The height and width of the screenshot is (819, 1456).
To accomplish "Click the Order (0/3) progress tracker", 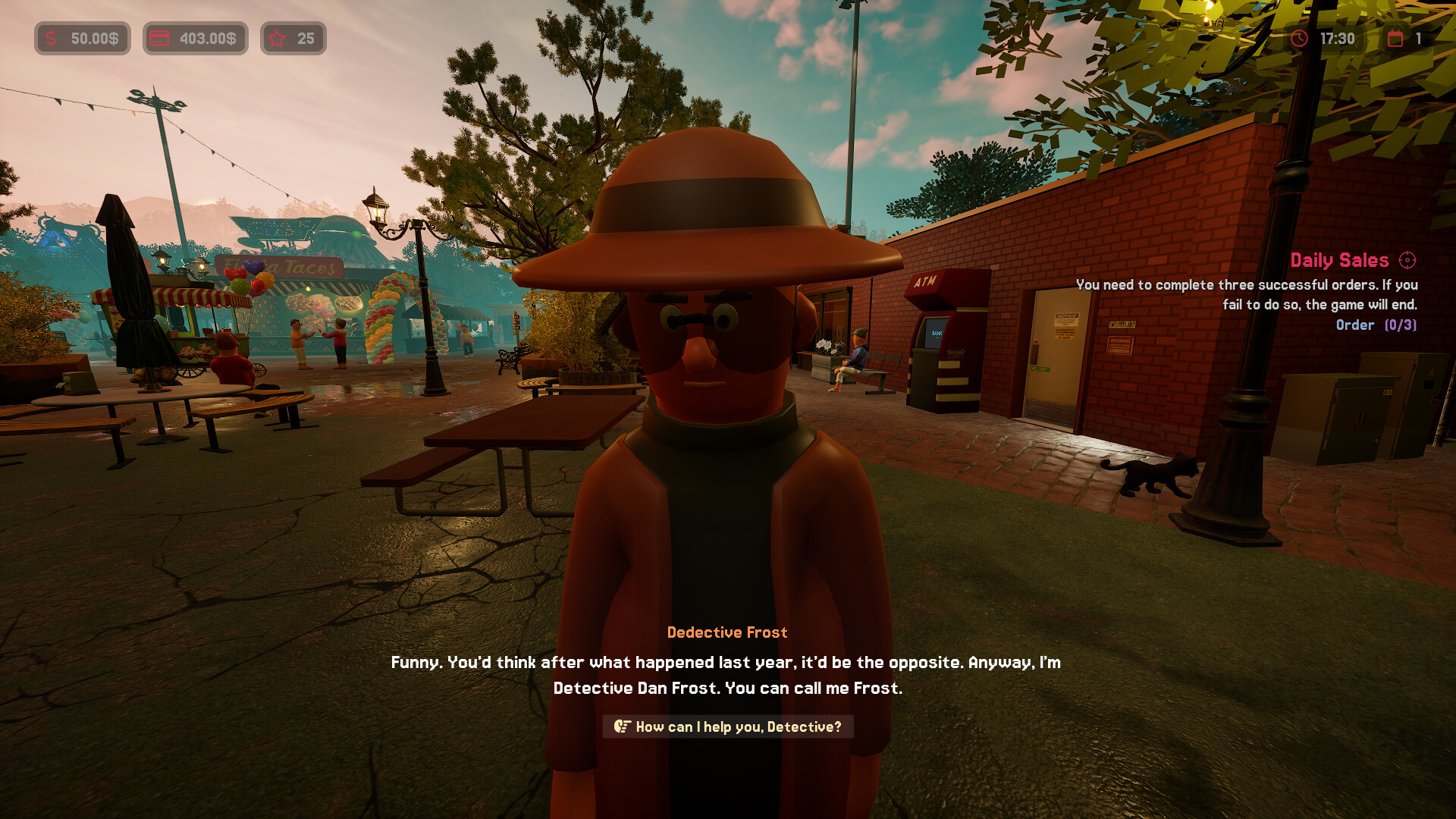I will click(x=1377, y=325).
